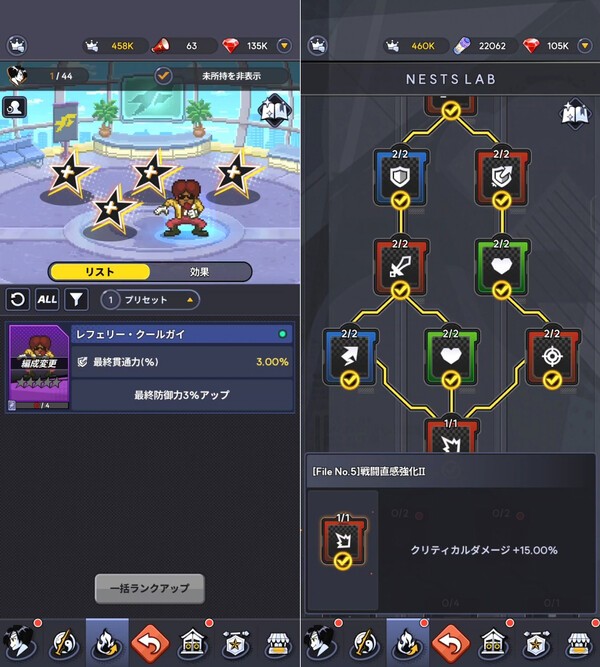Screen dimensions: 600x667
Task: Tap the 一括ランクアップ button
Action: pos(149,588)
